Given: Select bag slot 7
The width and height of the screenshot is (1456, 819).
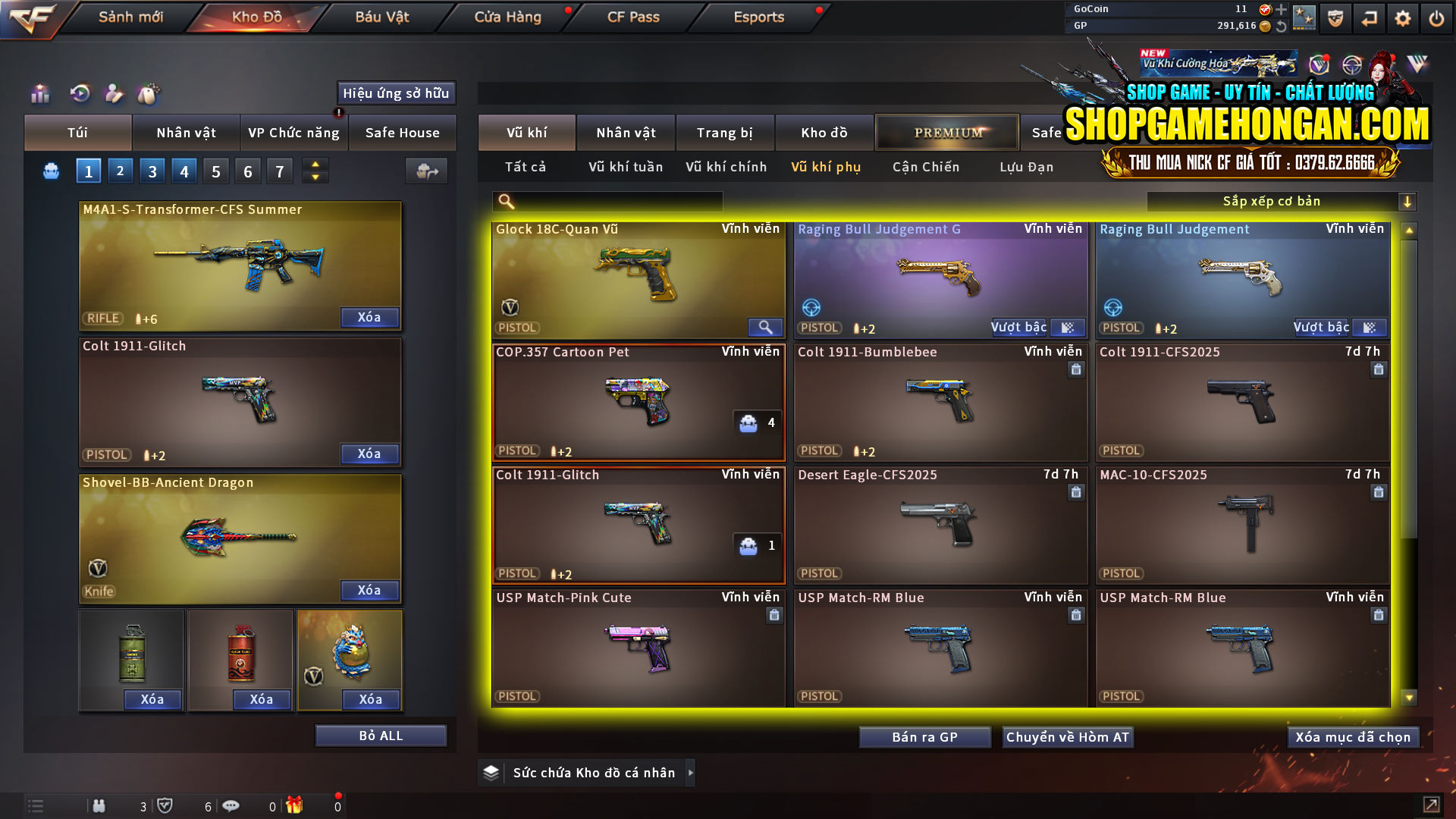Looking at the screenshot, I should (279, 171).
